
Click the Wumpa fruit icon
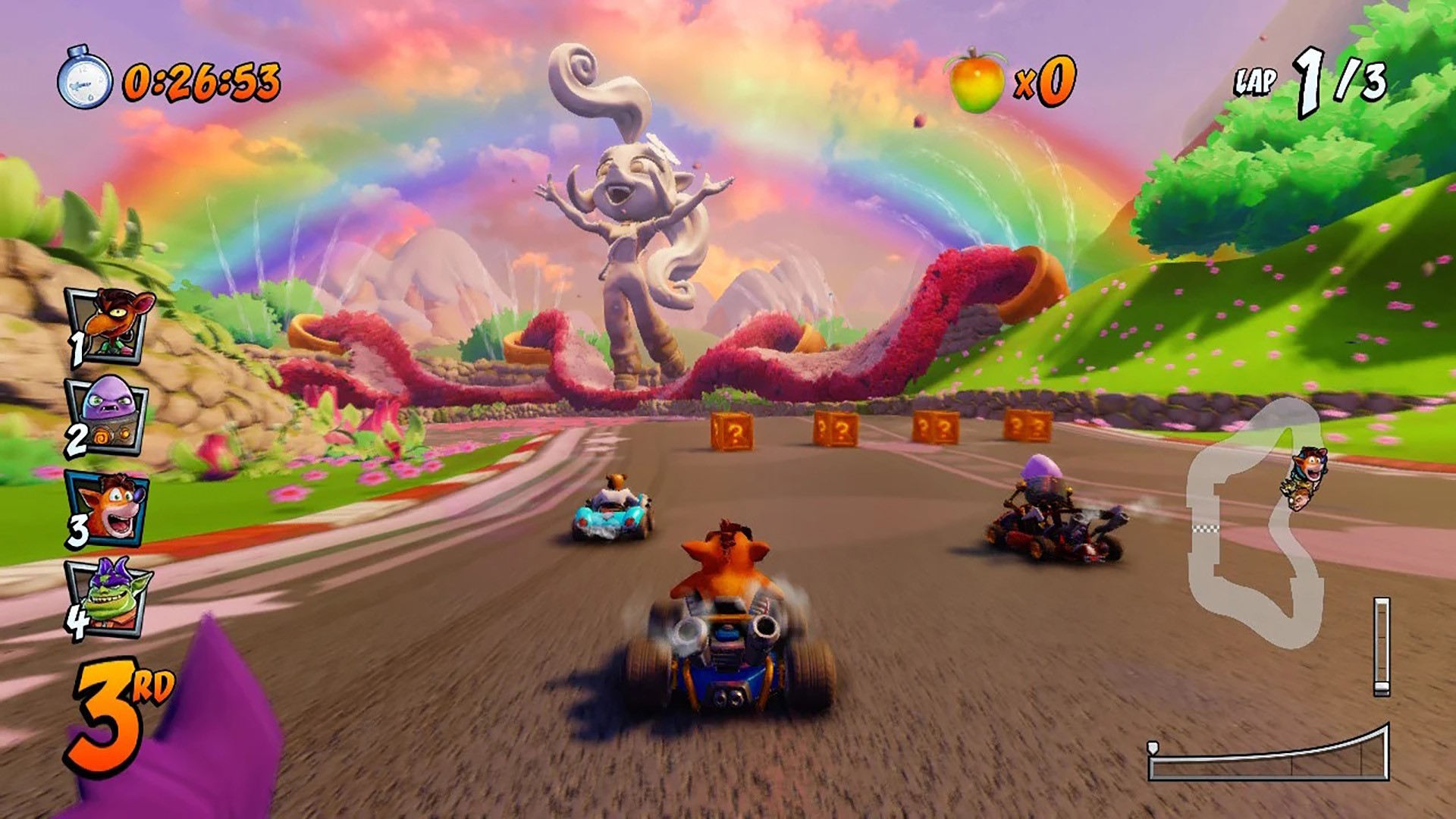tap(974, 81)
